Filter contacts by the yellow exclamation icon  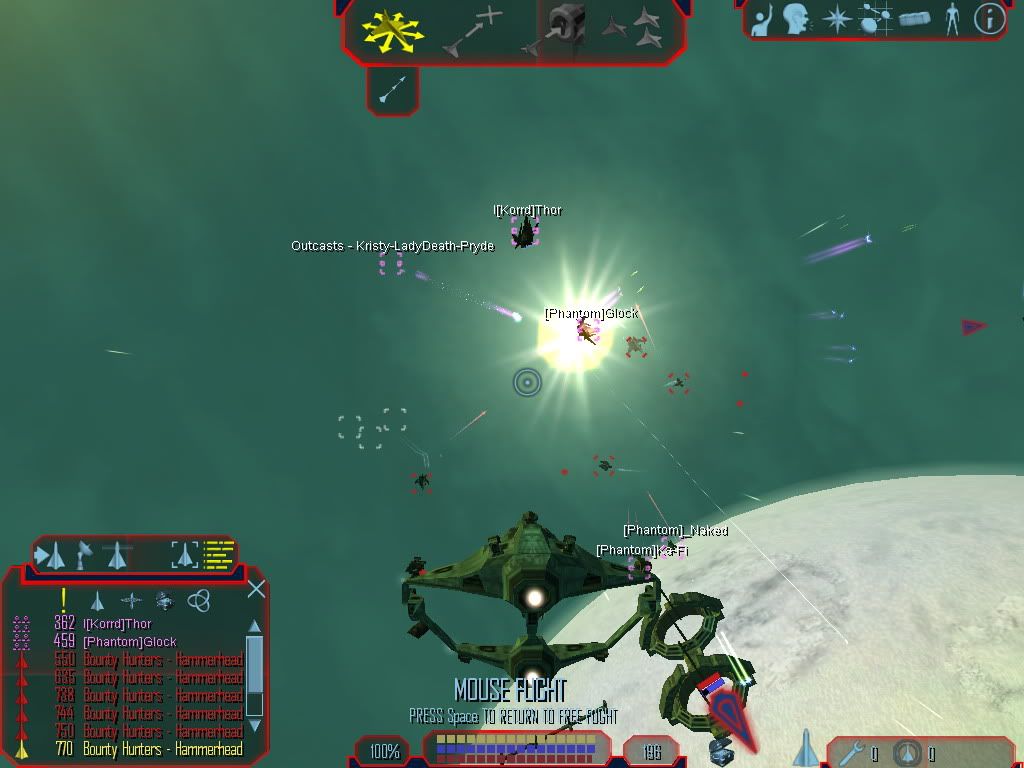point(63,600)
